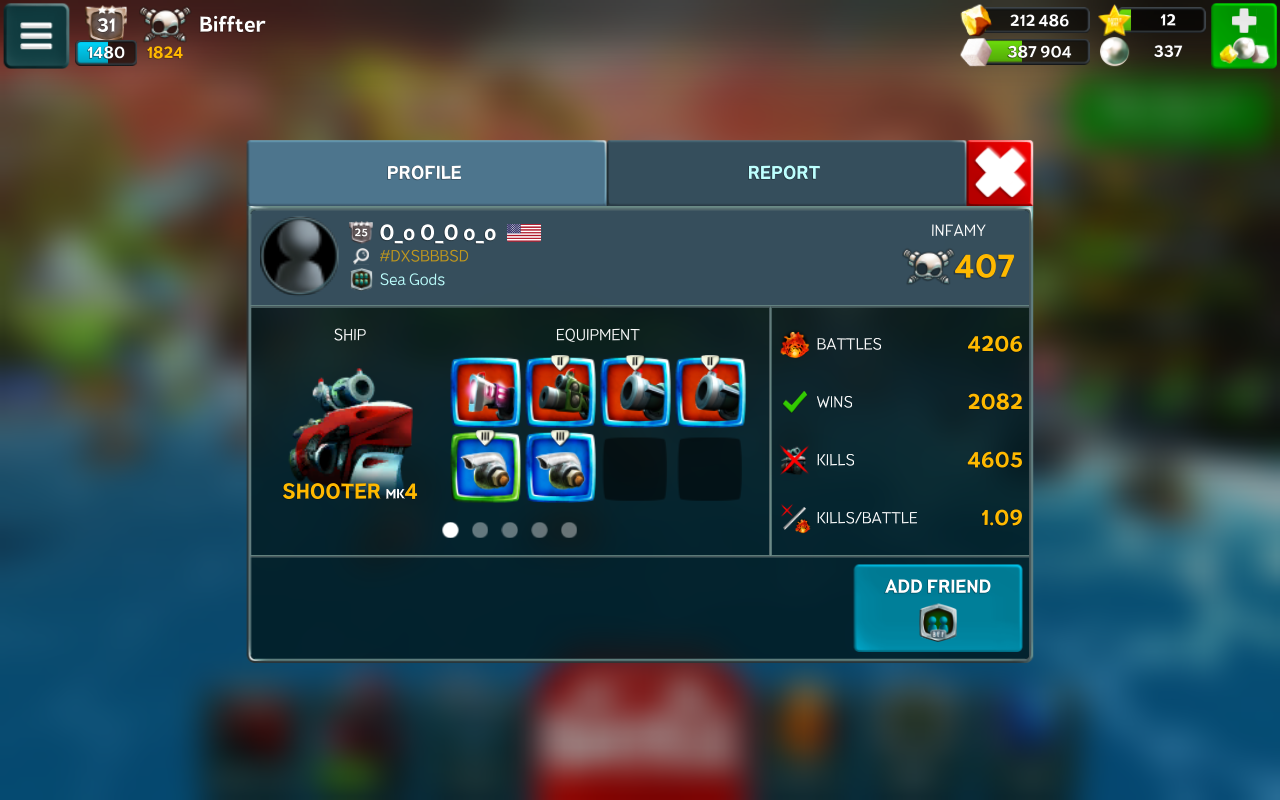
Task: Select the green-framed equipment item
Action: pos(485,467)
